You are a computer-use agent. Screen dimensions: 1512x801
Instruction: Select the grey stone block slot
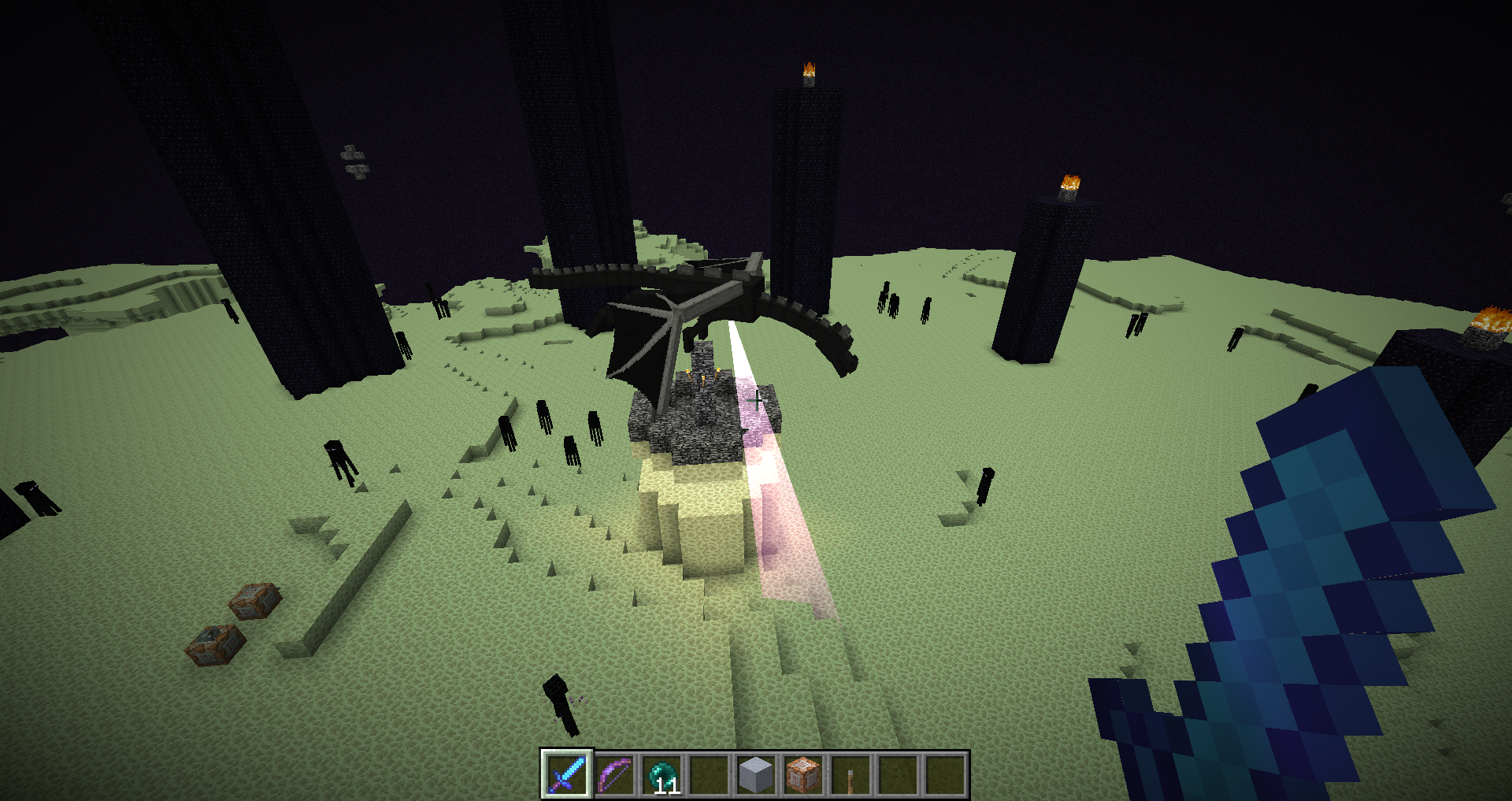point(756,774)
